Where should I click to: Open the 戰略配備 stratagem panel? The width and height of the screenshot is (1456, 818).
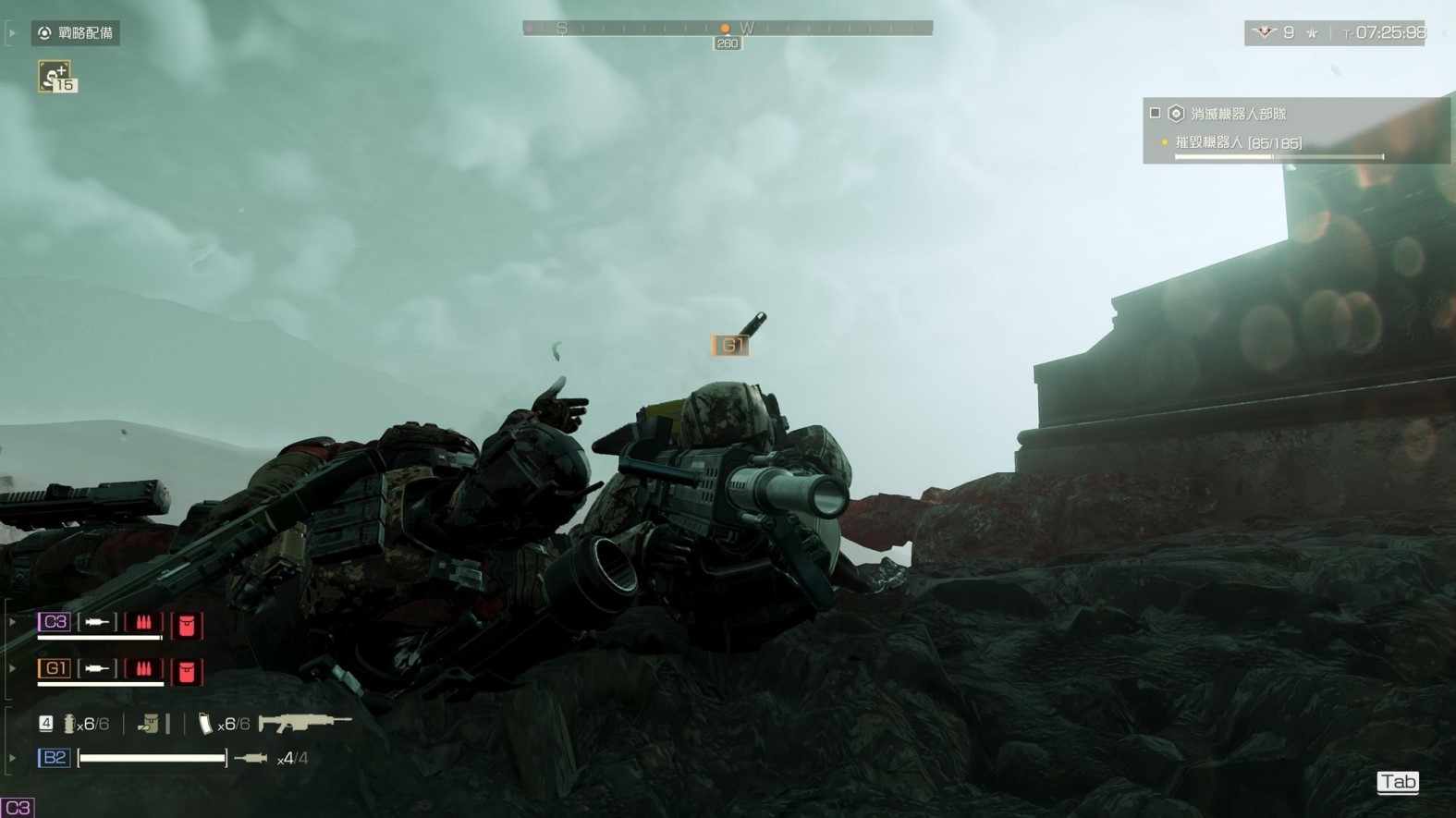76,33
